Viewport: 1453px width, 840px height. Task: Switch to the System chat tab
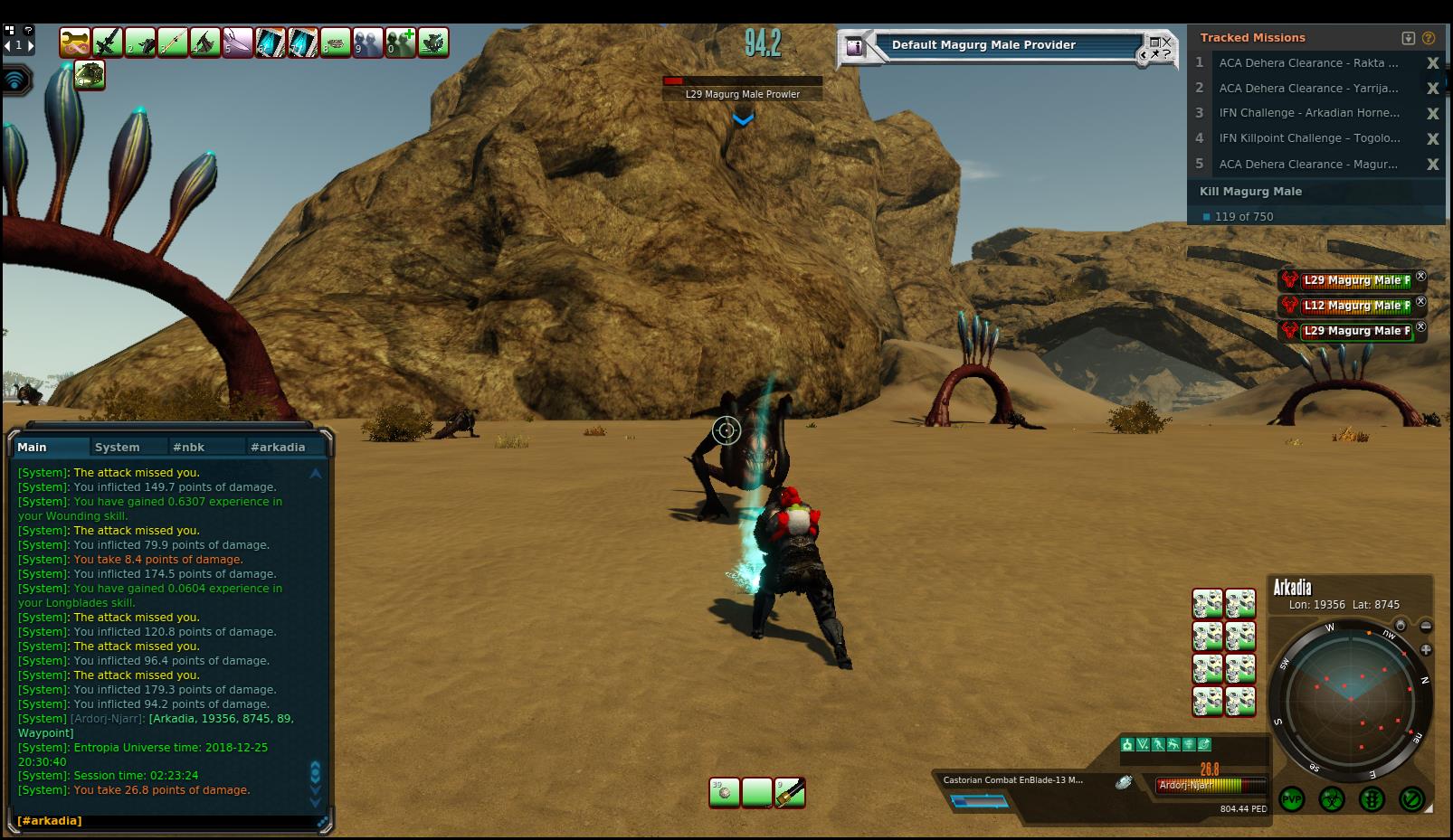(118, 447)
